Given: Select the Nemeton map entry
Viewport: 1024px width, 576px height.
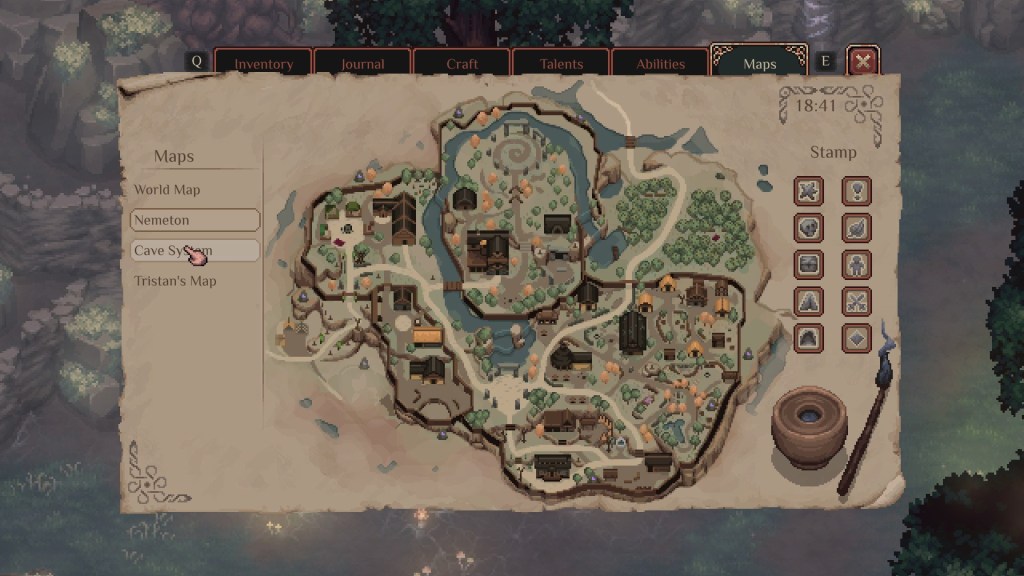Looking at the screenshot, I should tap(194, 220).
